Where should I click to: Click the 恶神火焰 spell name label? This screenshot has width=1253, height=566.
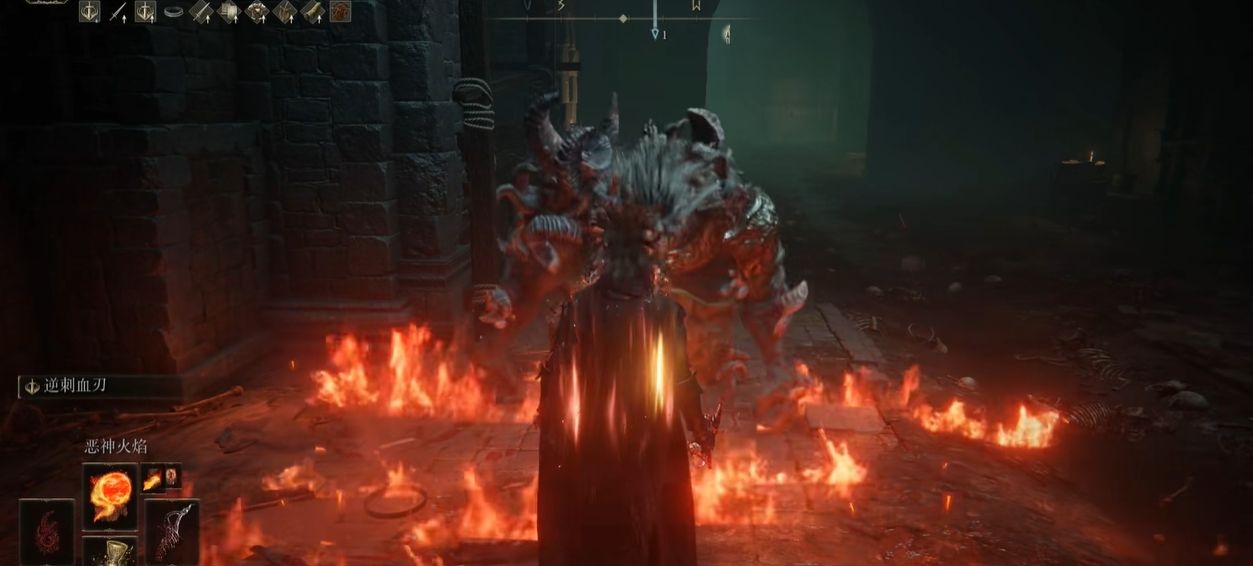(116, 447)
